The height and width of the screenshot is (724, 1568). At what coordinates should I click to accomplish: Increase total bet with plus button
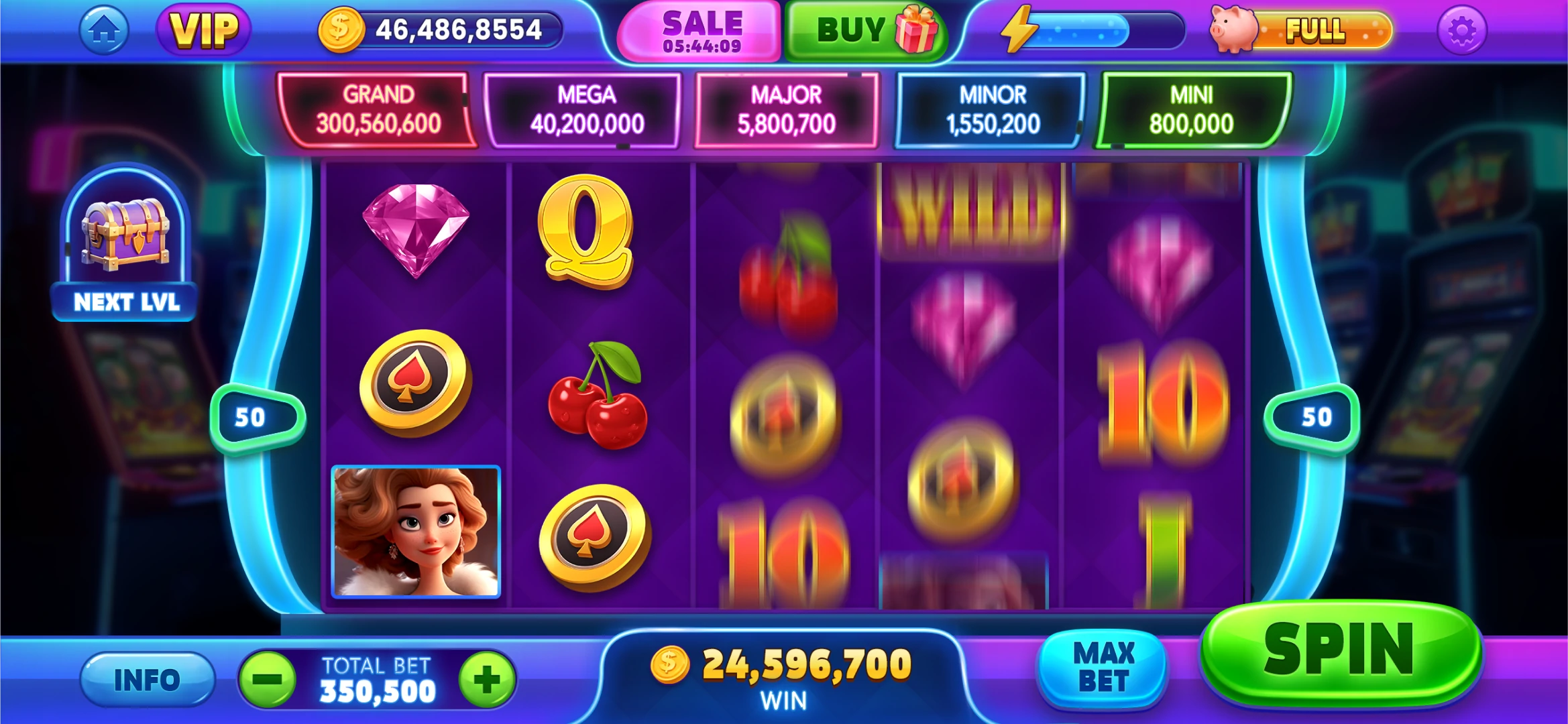(487, 680)
